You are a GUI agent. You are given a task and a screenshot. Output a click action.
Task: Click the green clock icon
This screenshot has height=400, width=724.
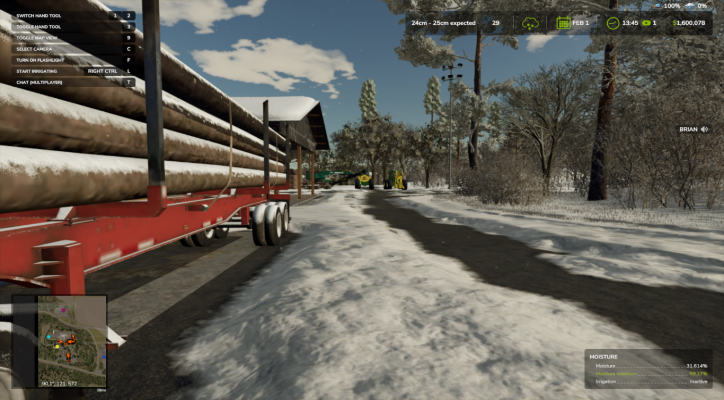(612, 23)
